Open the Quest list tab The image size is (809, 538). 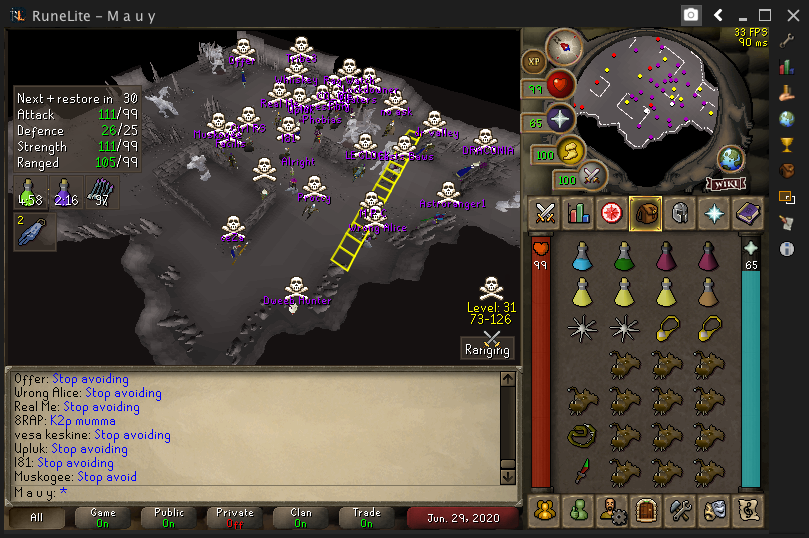click(x=611, y=212)
